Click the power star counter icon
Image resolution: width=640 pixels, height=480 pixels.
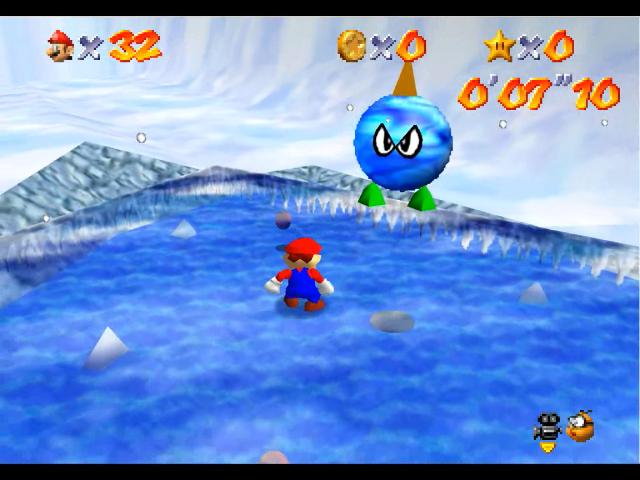coord(498,44)
